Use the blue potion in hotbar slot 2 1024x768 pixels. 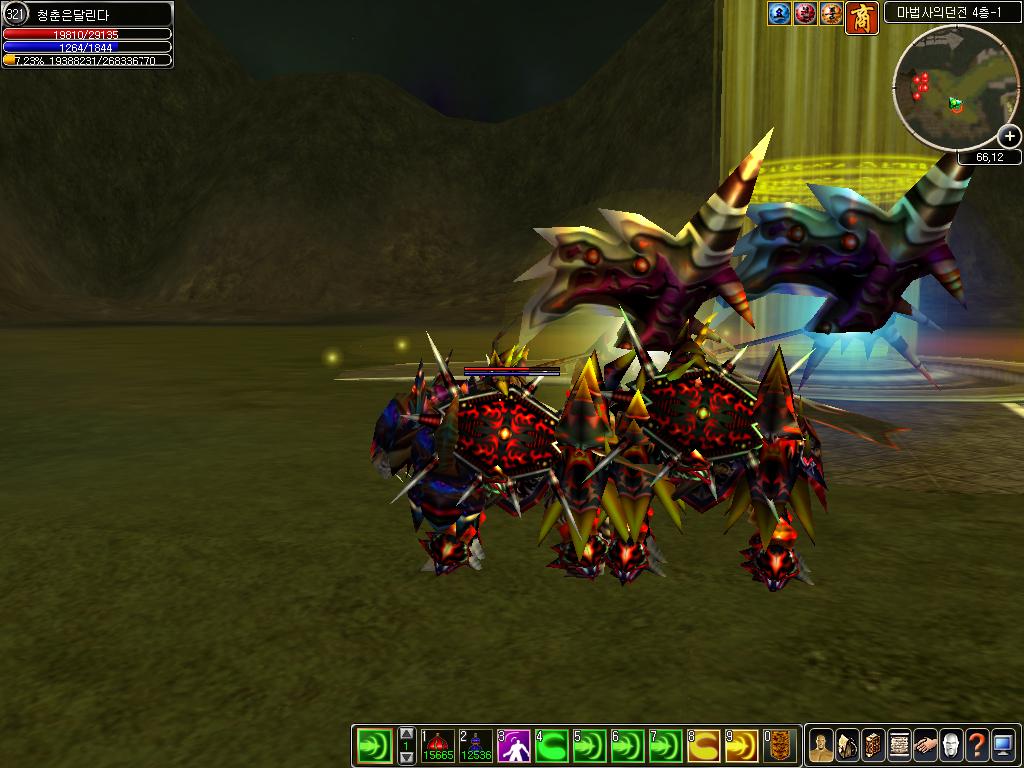pyautogui.click(x=476, y=745)
